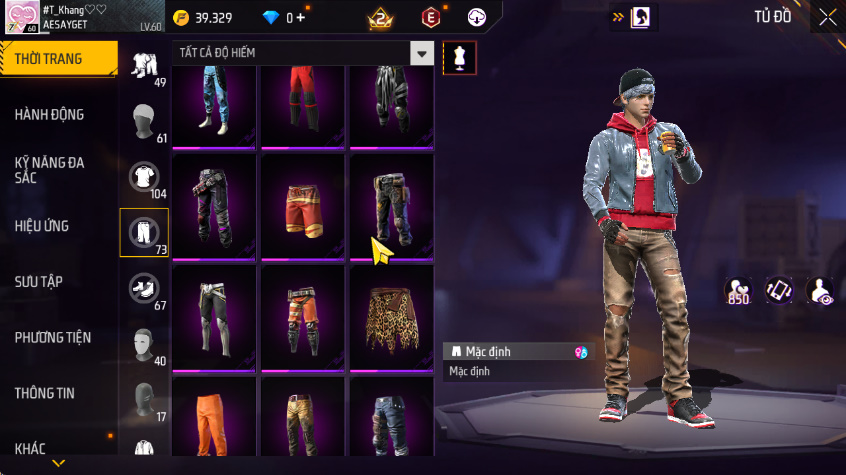Switch to the HÀNH ĐỘNG section
This screenshot has height=475, width=846.
tap(50, 114)
